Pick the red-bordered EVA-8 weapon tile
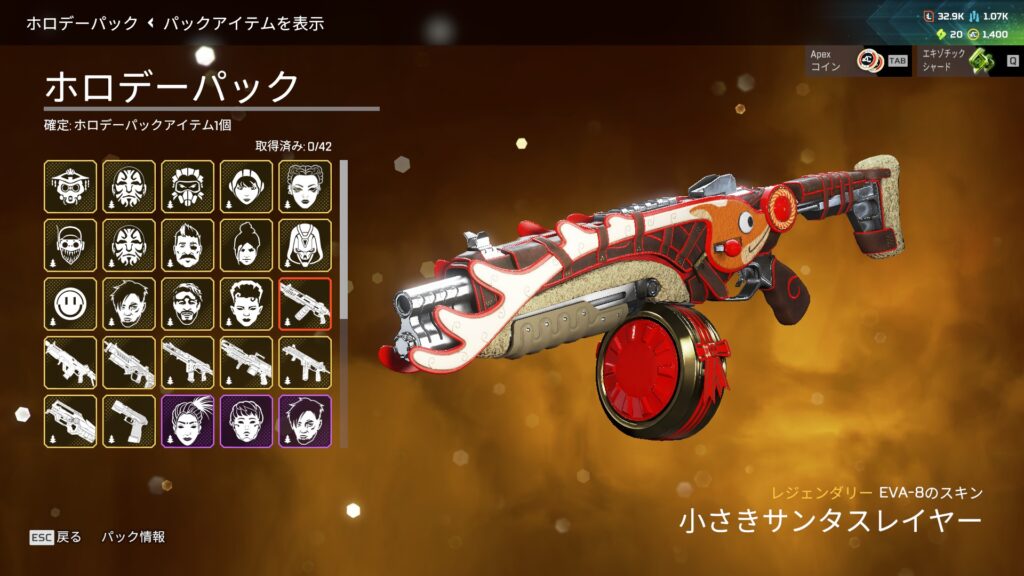Viewport: 1024px width, 576px height. click(x=305, y=304)
